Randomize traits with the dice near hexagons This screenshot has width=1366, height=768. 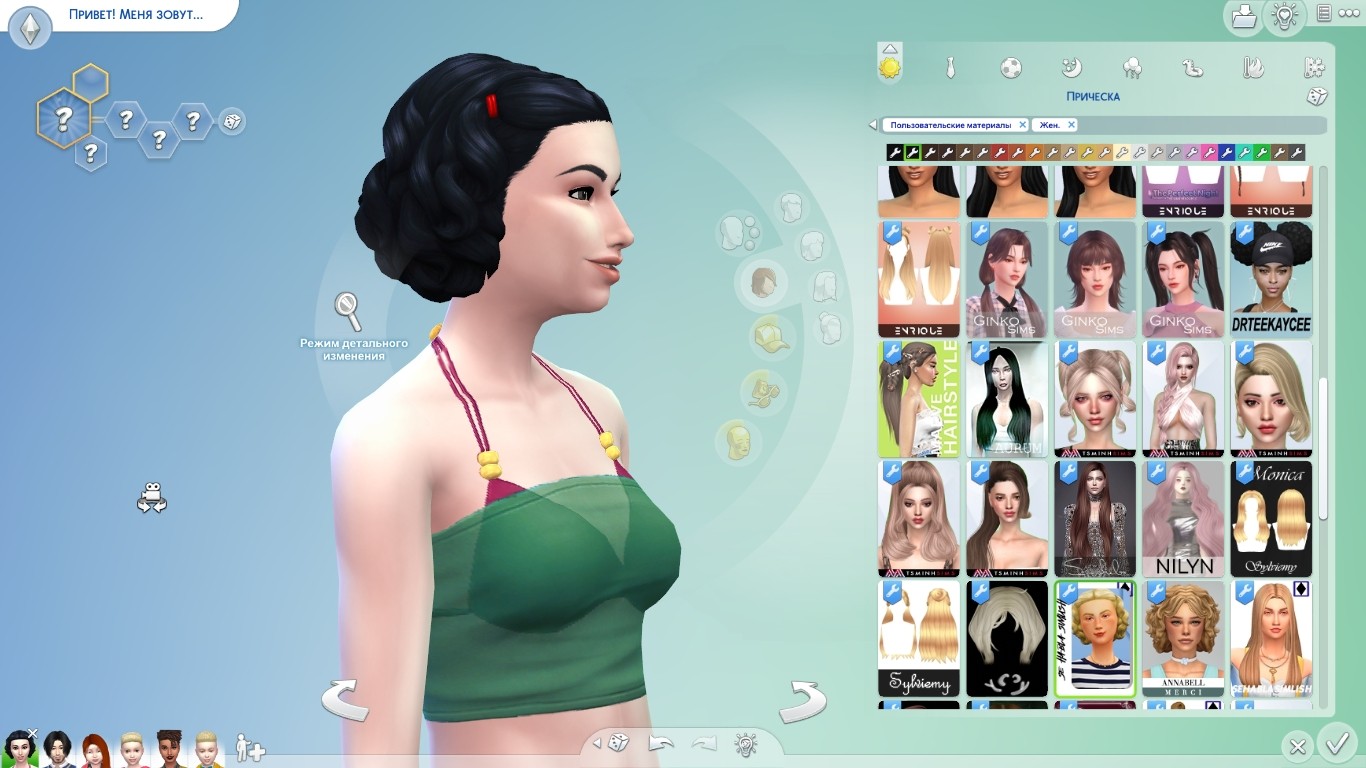click(232, 122)
